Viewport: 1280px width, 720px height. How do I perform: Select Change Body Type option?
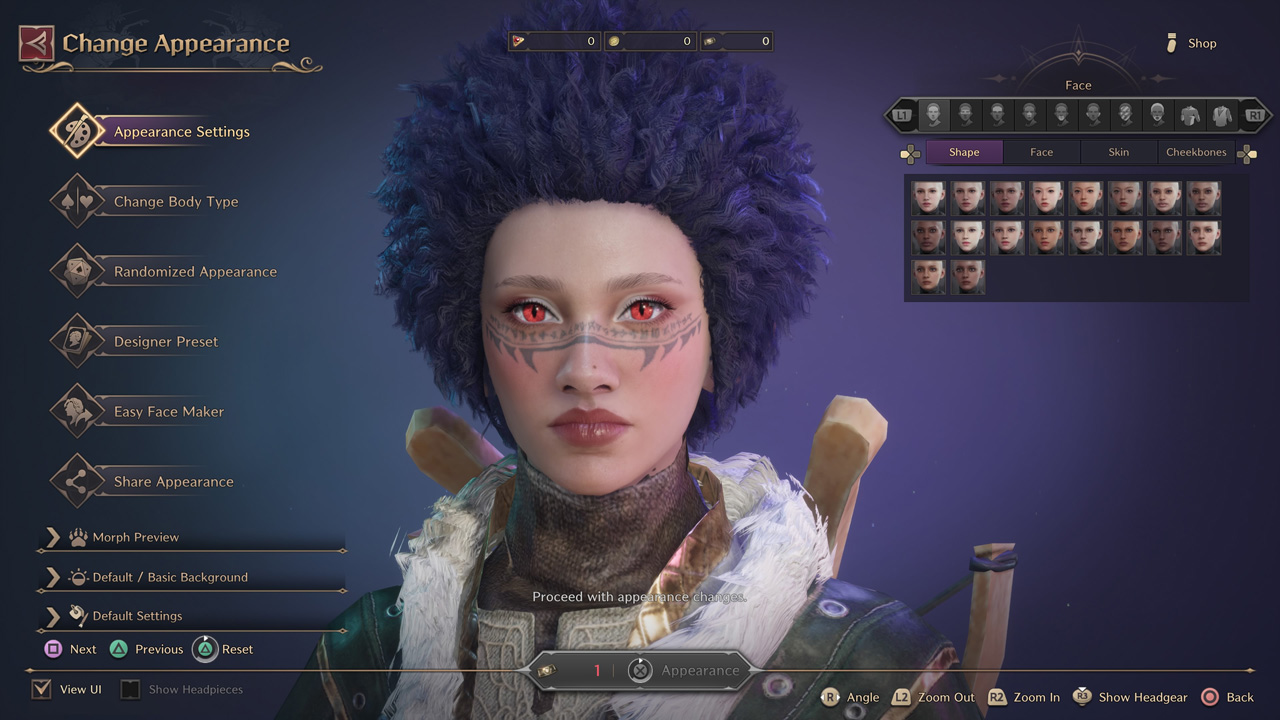click(175, 202)
